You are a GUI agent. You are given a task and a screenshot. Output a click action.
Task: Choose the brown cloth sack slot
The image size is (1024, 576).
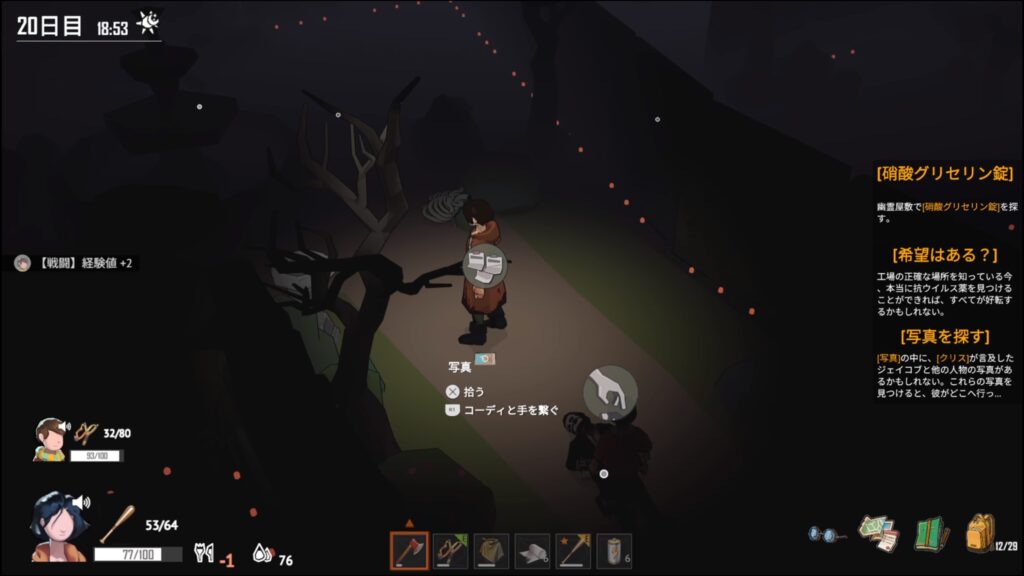492,551
